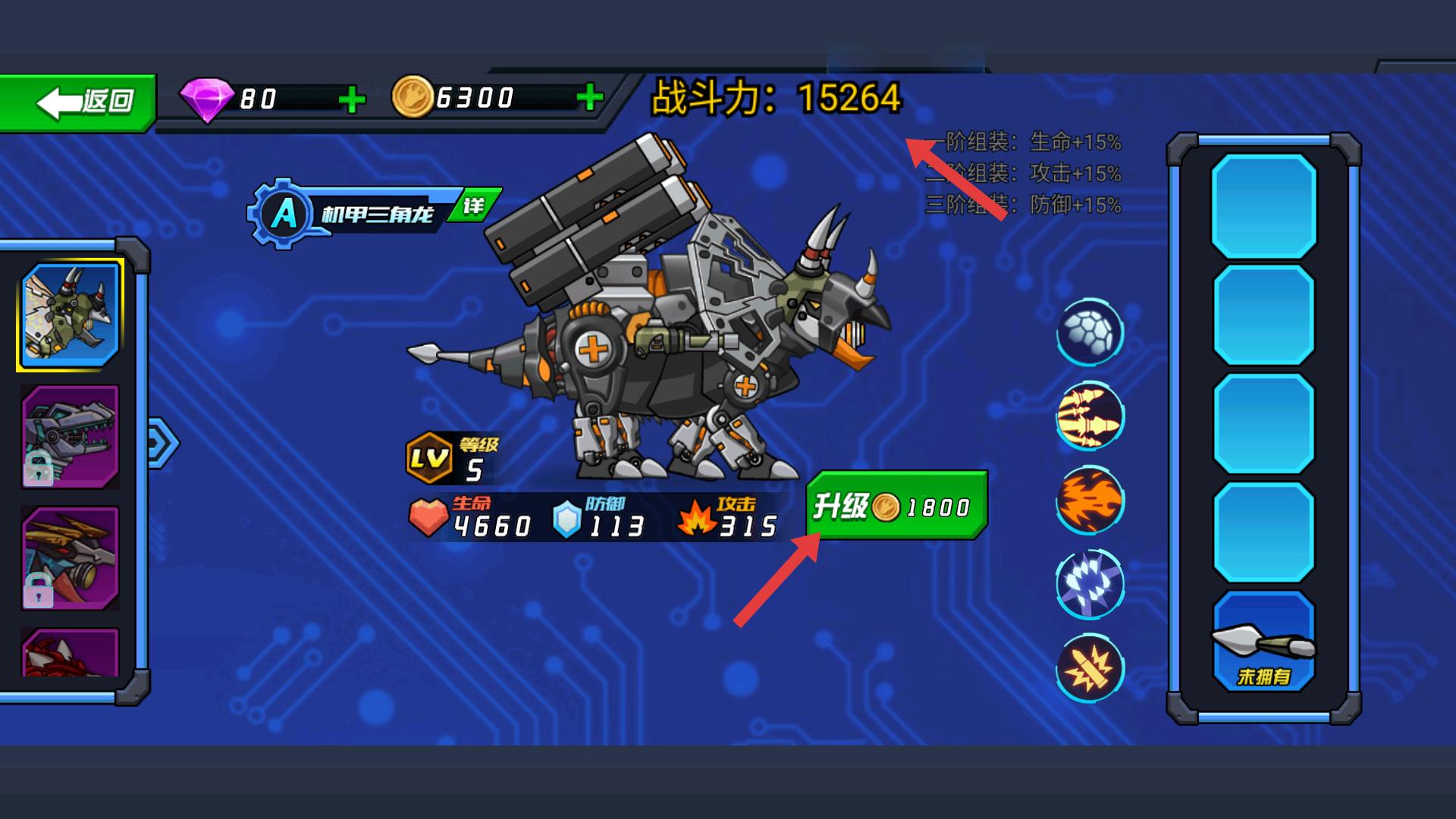Expand the side panel hexagon arrow
The width and height of the screenshot is (1456, 819).
point(162,443)
